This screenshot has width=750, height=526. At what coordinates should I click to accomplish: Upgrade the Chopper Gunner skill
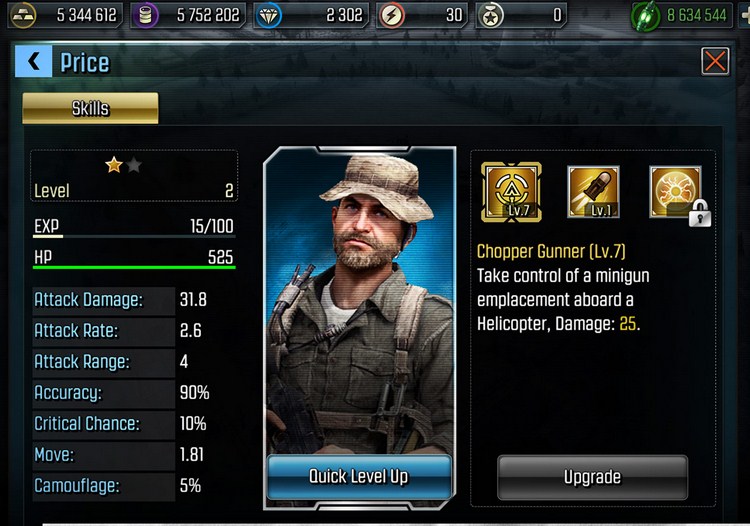tap(592, 477)
